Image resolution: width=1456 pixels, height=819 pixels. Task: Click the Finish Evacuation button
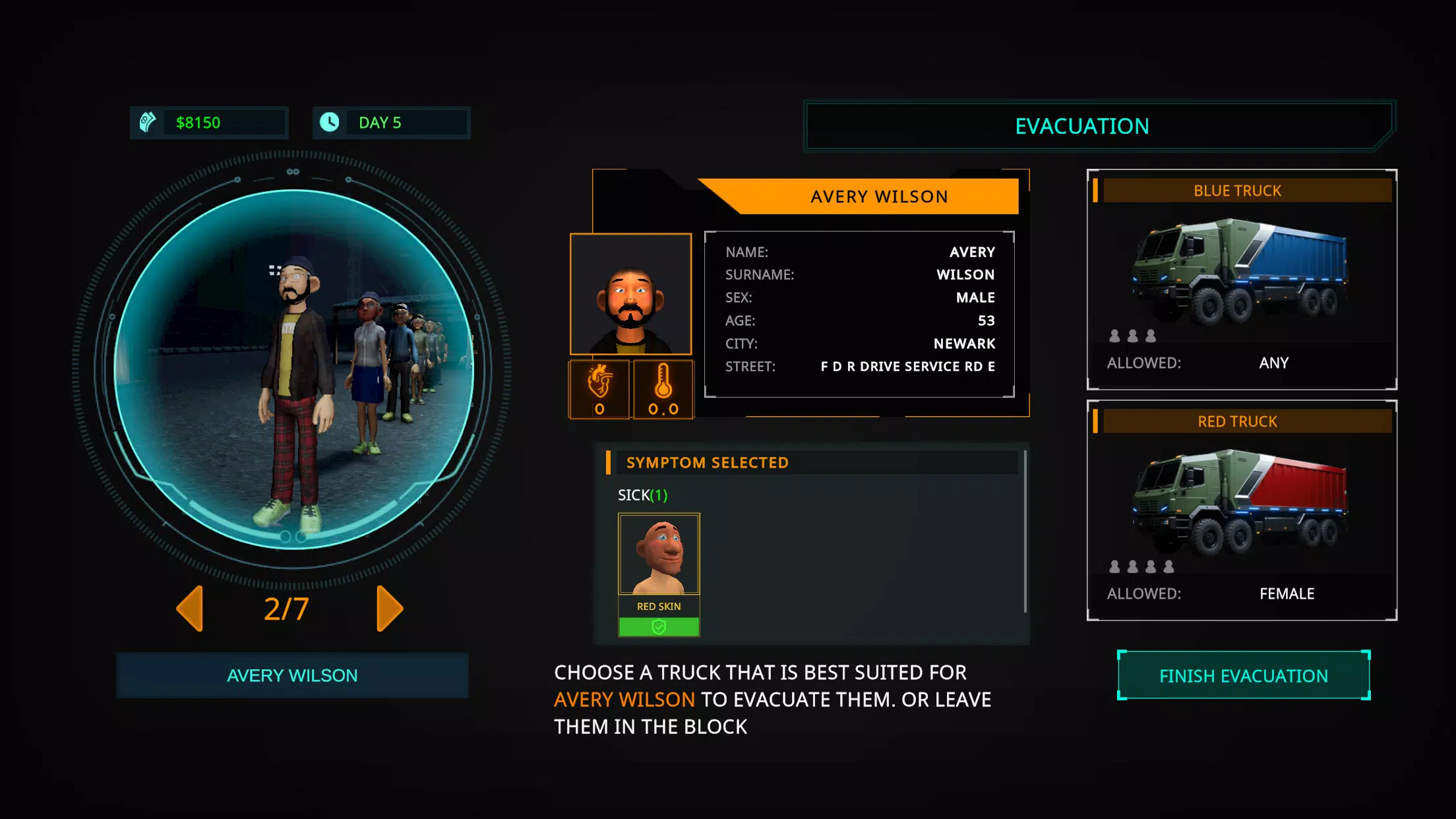1243,676
